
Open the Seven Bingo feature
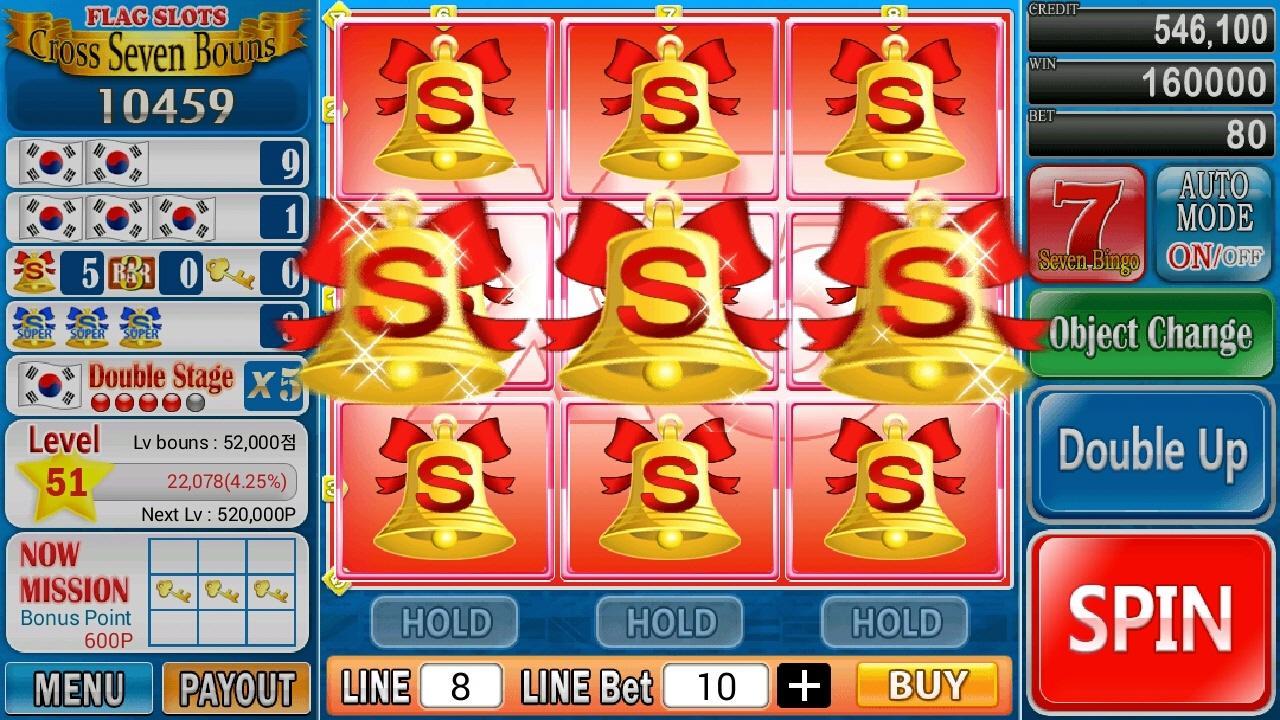[x=1086, y=222]
